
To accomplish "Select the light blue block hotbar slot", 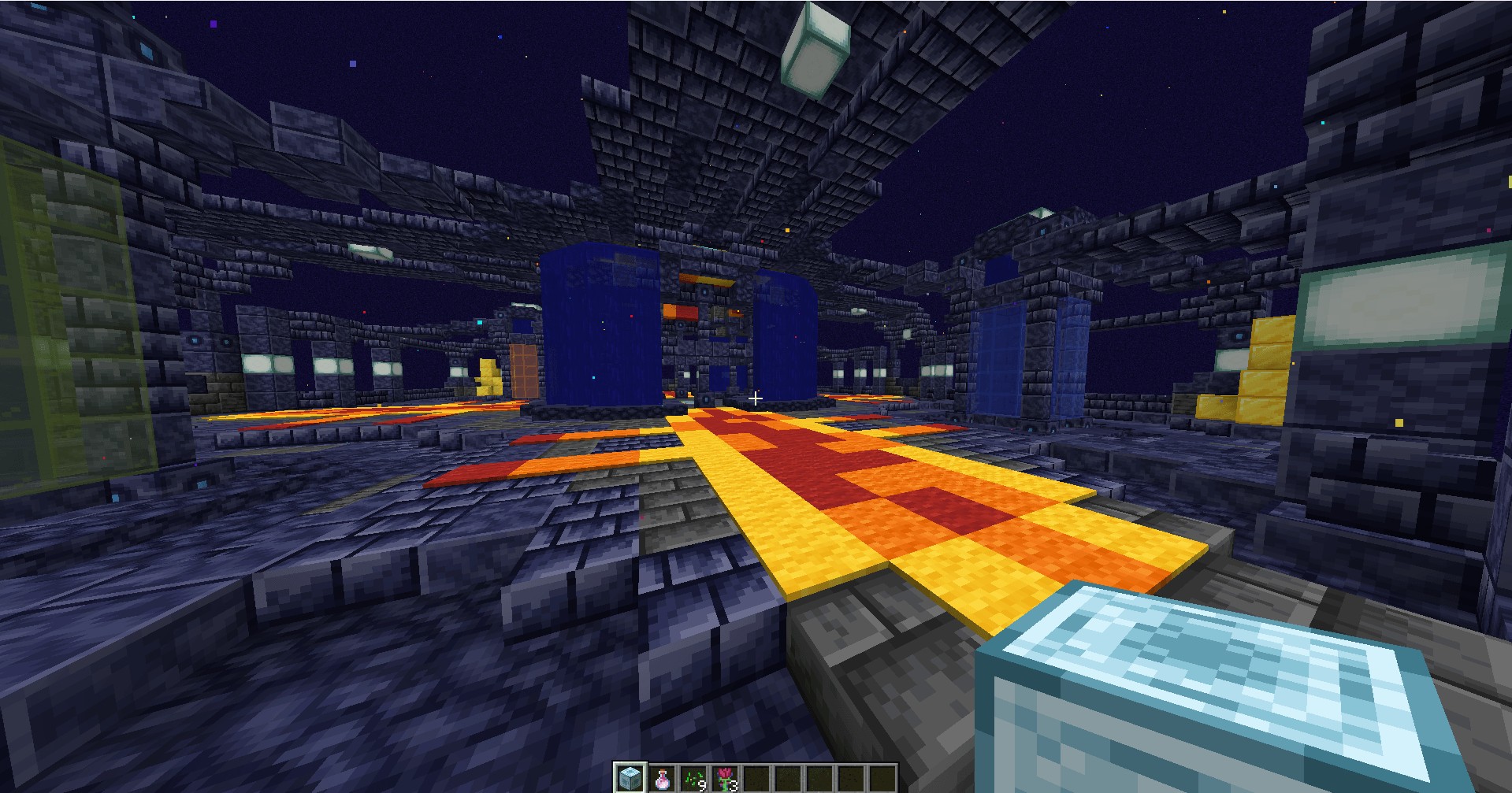I will [x=630, y=778].
